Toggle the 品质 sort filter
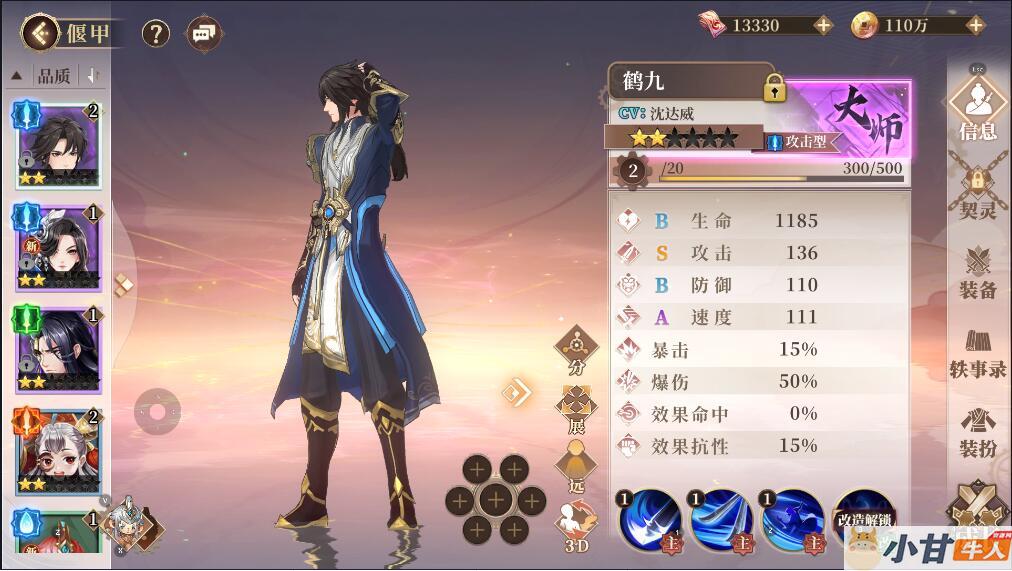The width and height of the screenshot is (1012, 571). pyautogui.click(x=54, y=76)
